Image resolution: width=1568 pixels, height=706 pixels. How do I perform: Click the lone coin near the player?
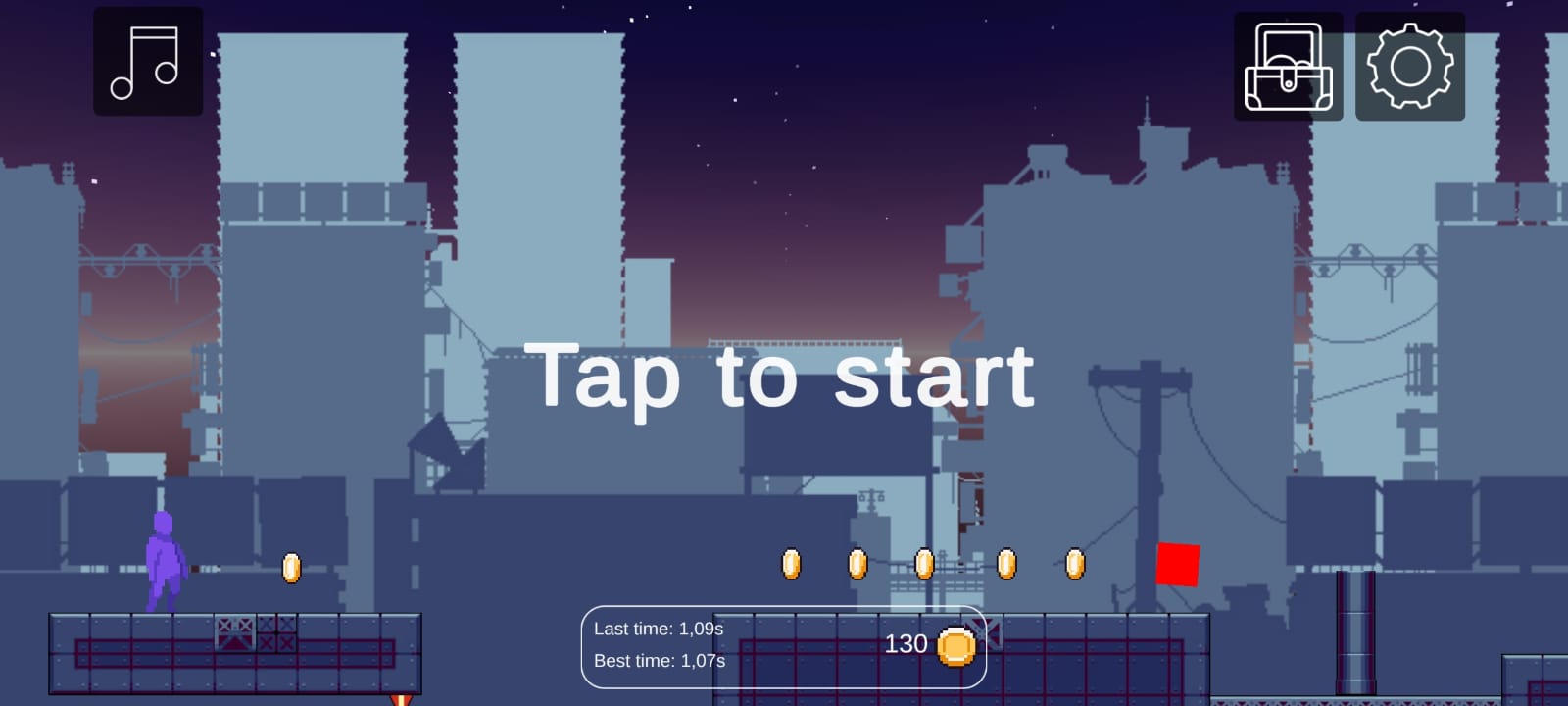pyautogui.click(x=291, y=566)
